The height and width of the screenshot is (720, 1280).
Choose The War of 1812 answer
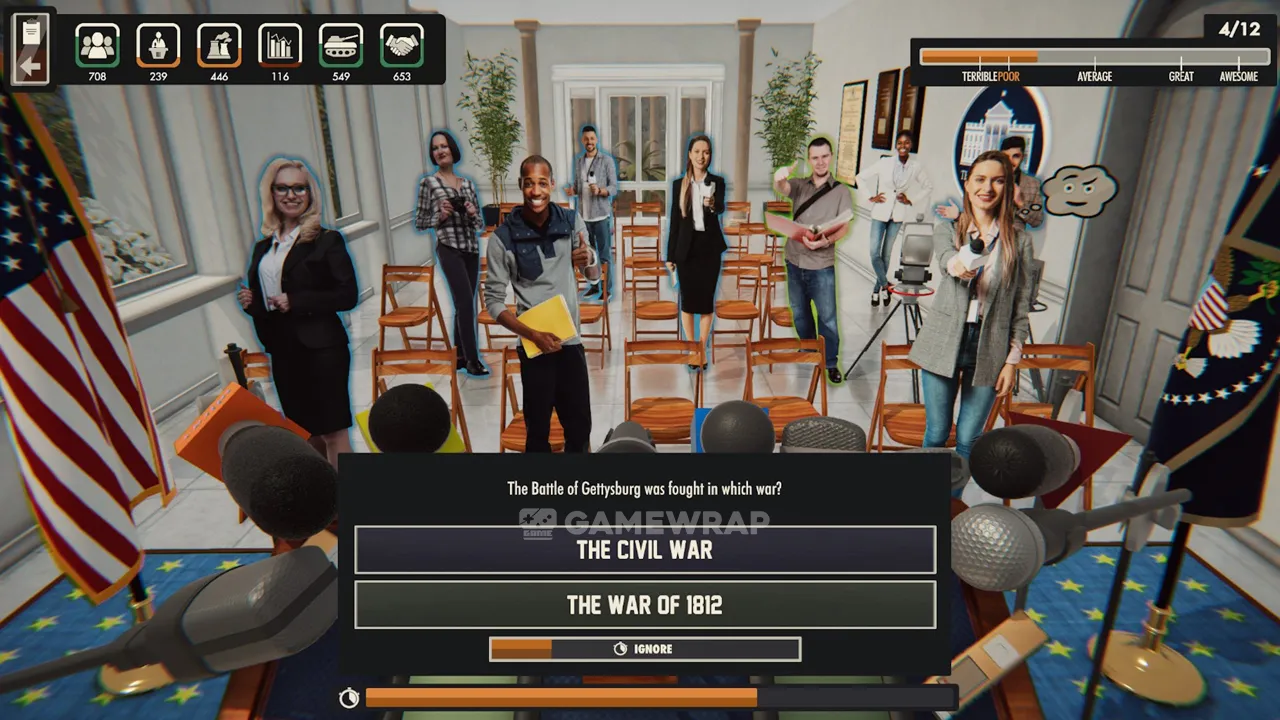(x=645, y=605)
